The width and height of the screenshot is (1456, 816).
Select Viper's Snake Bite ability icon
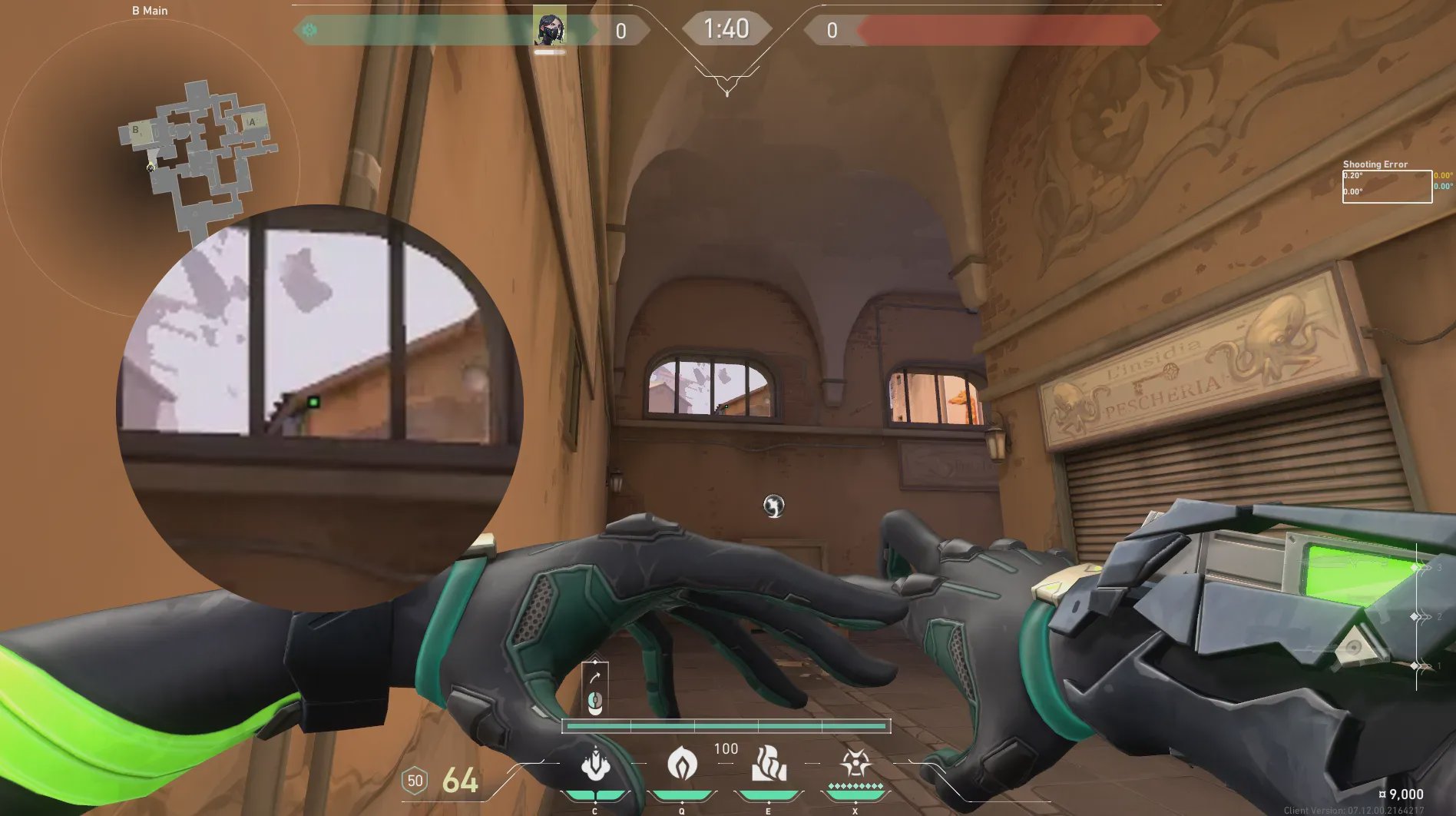[x=595, y=765]
